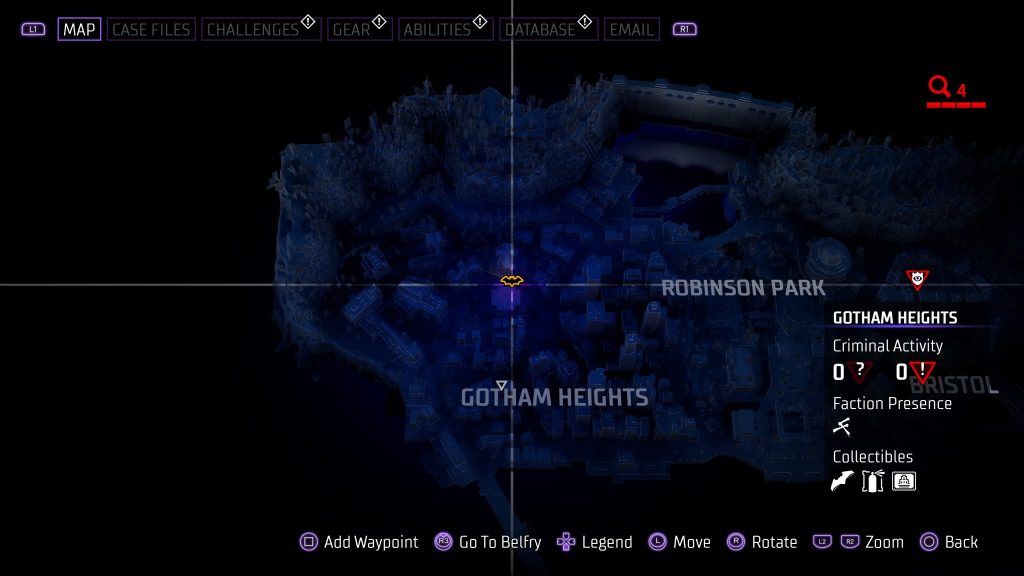
Task: Switch to the Database tab
Action: coord(541,29)
